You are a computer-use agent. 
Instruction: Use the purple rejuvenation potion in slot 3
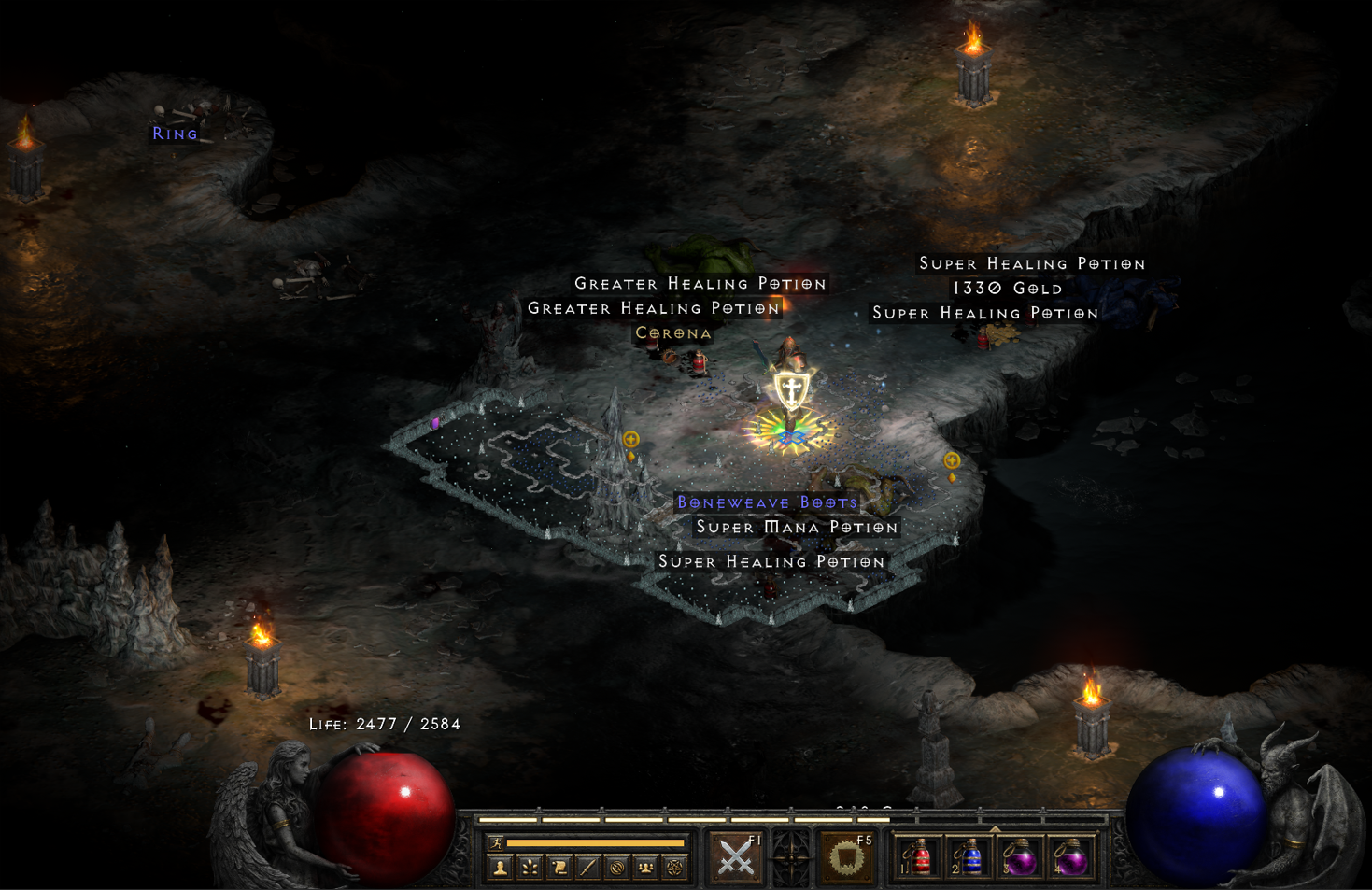coord(1019,858)
